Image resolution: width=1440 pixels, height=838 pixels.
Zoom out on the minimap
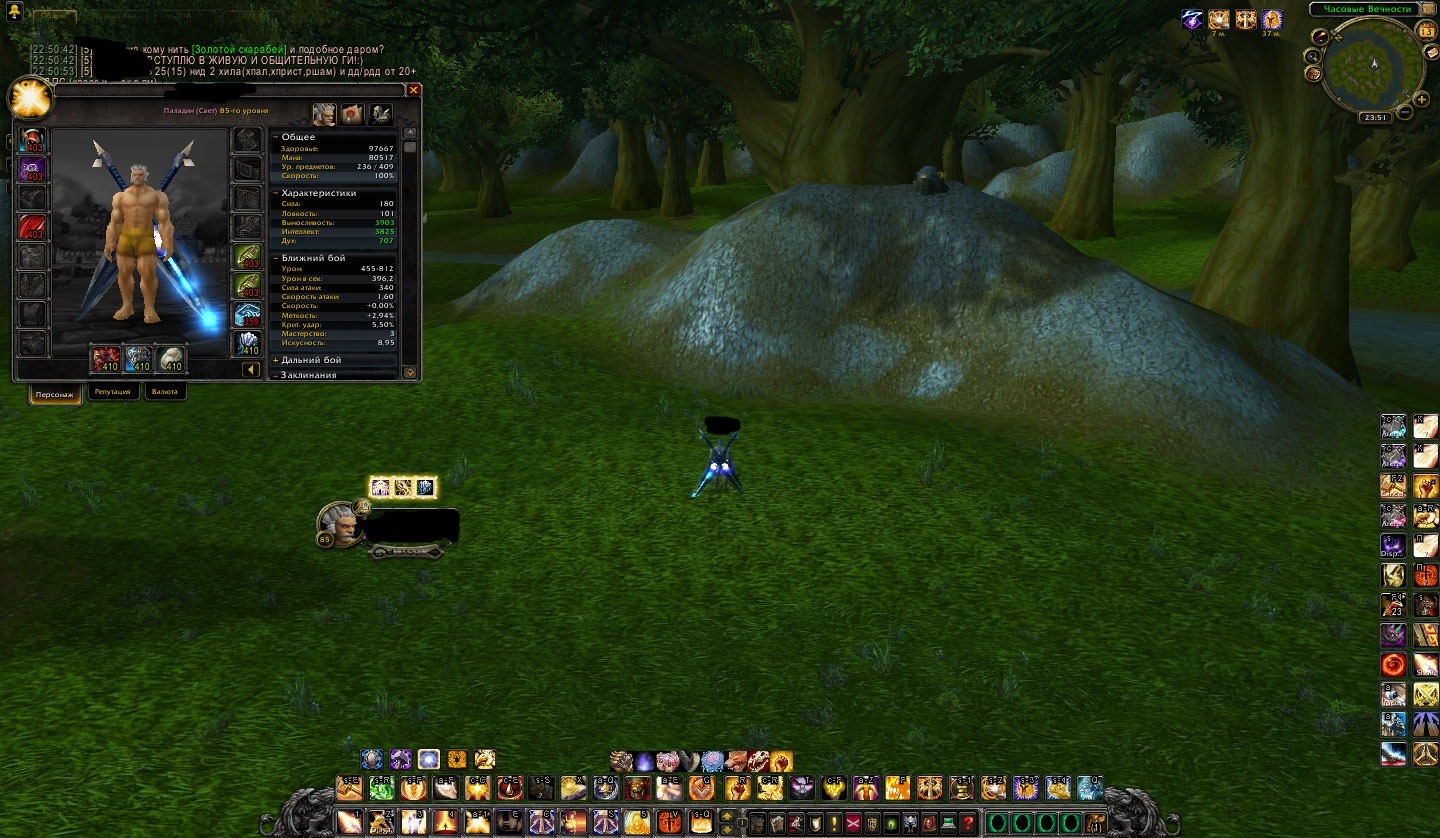[x=1405, y=112]
